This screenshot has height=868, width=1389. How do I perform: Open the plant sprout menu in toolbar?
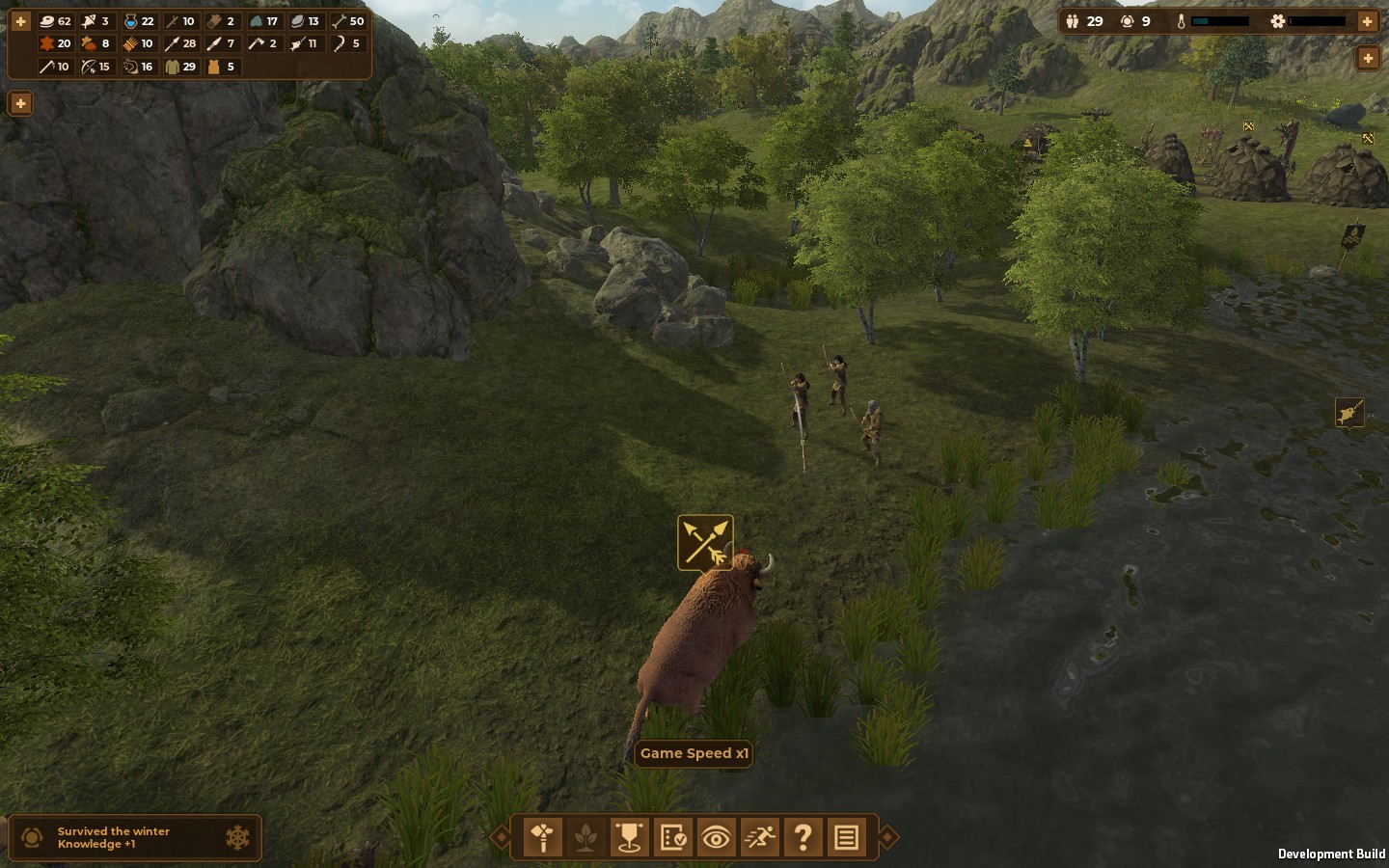pos(586,837)
